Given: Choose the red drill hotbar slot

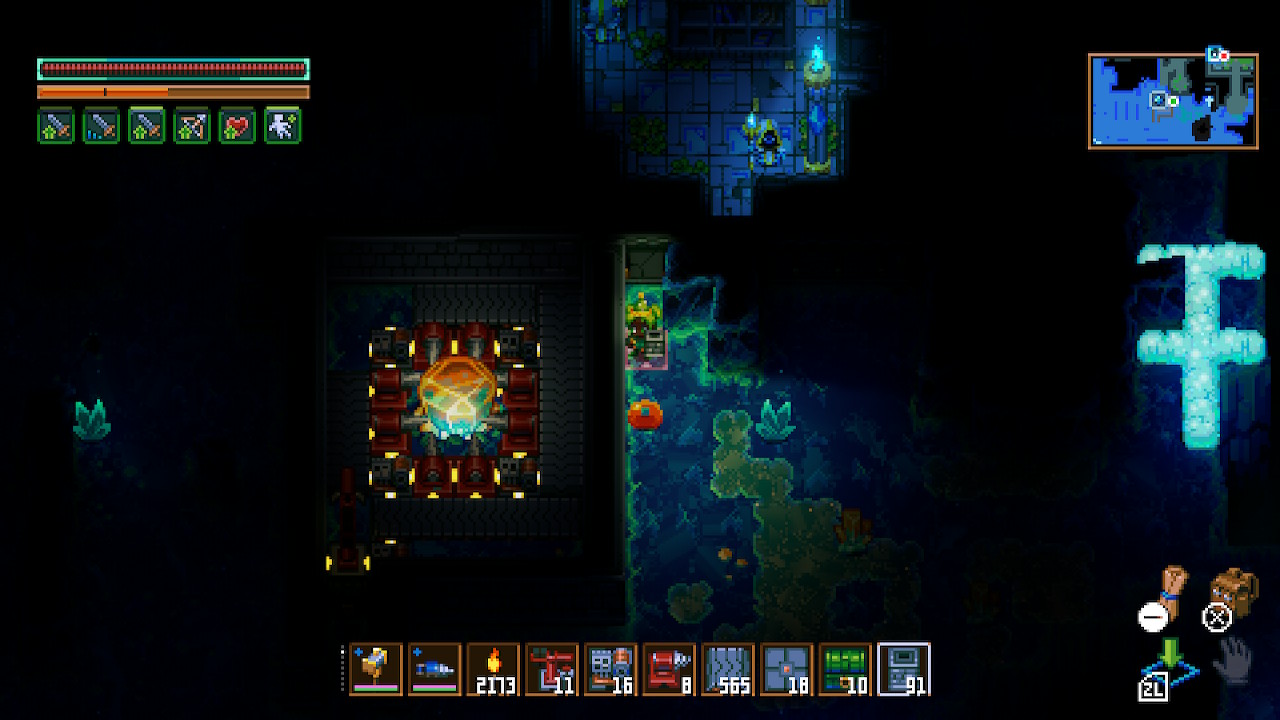Looking at the screenshot, I should [669, 668].
